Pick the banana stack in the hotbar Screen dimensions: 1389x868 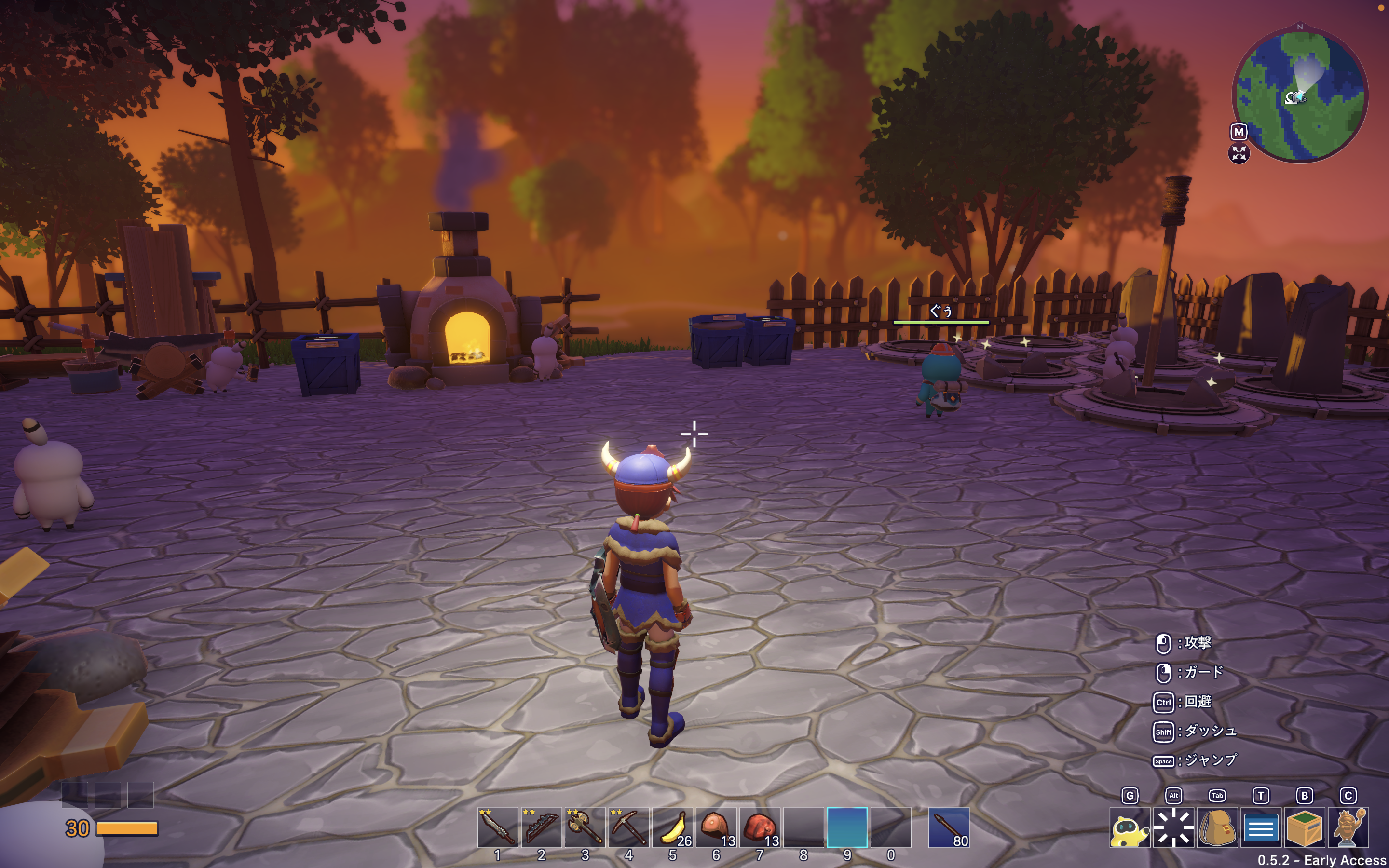click(x=672, y=827)
